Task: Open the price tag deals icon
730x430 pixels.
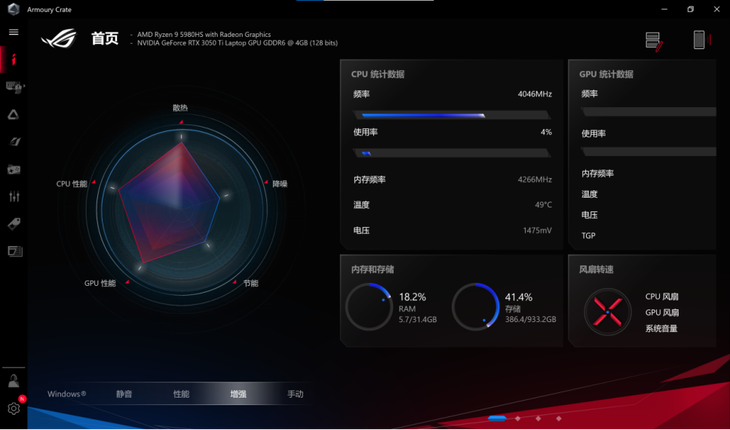Action: tap(14, 224)
